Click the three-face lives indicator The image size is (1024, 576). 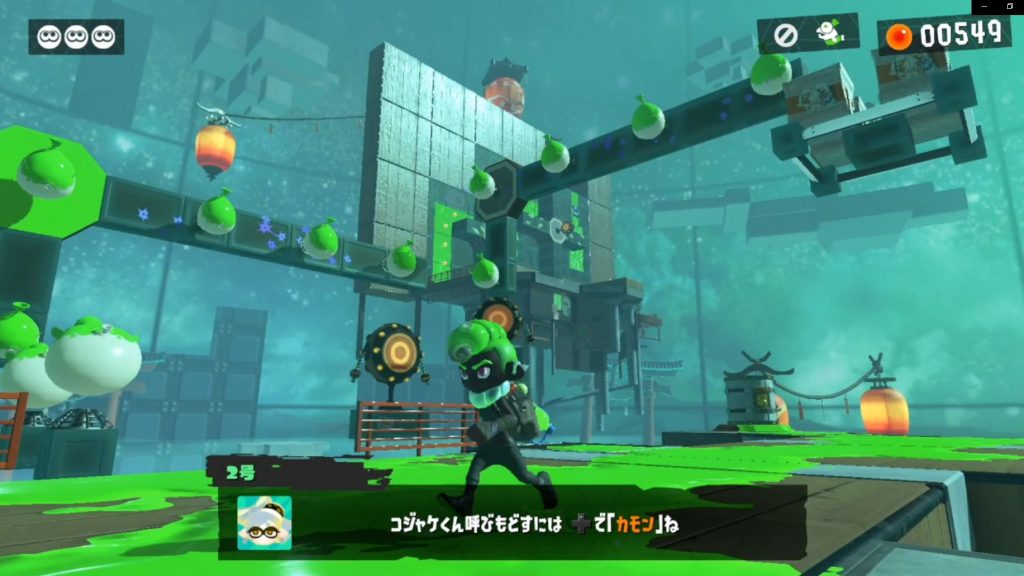(x=76, y=37)
